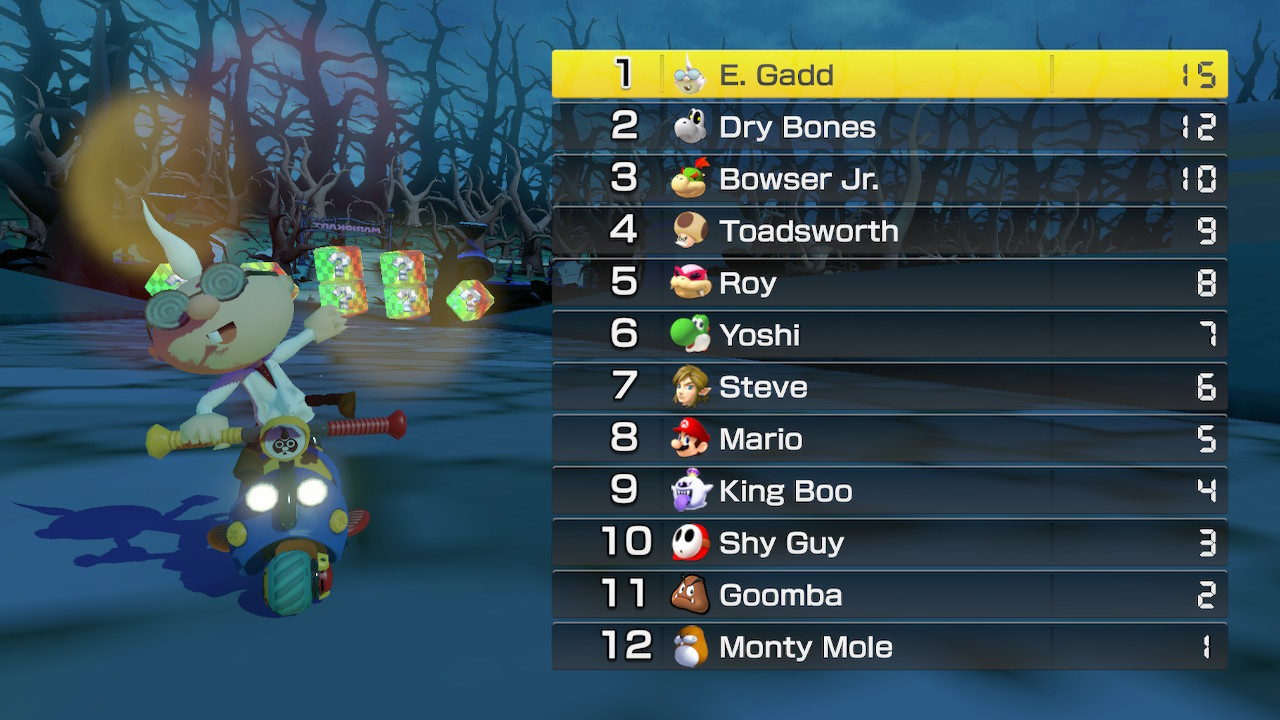This screenshot has height=720, width=1280.
Task: Click the Dry Bones character icon
Action: [692, 127]
